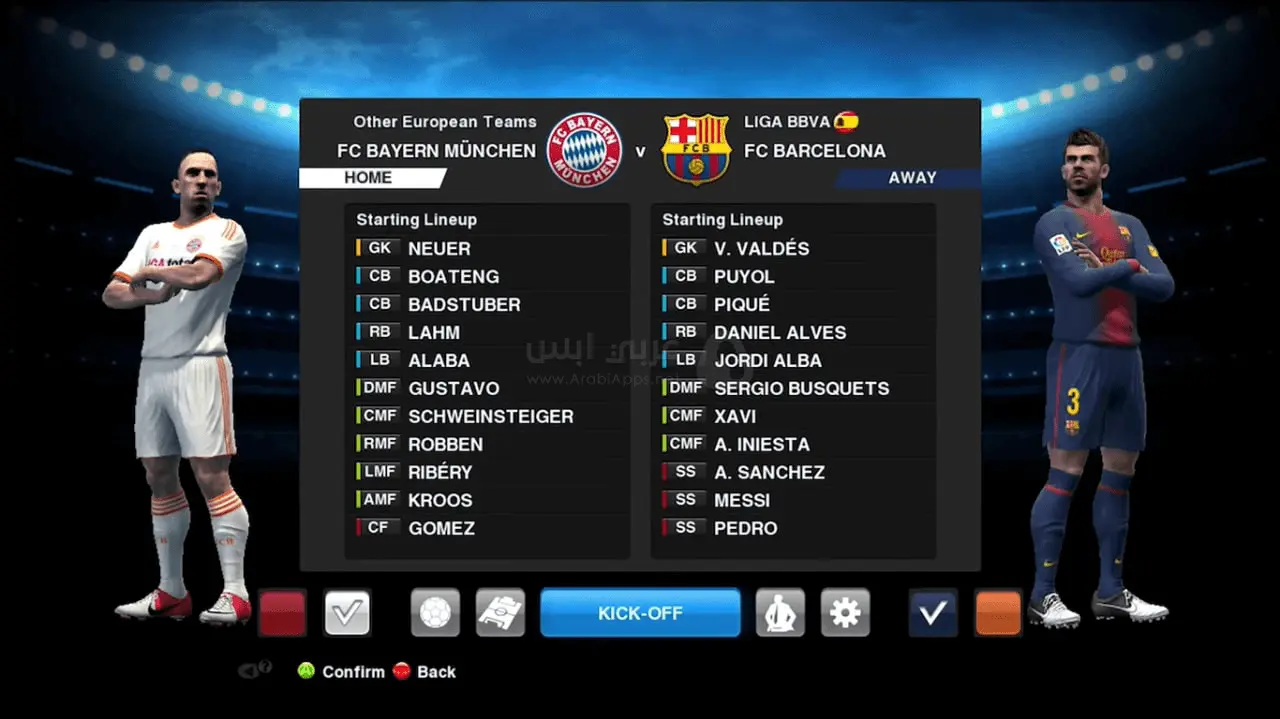Toggle the home side white checkmark box

click(x=347, y=613)
